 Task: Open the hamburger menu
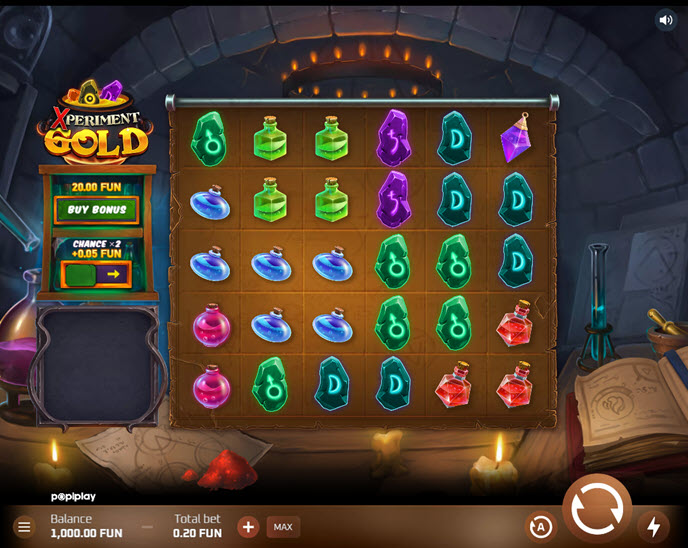pos(24,527)
